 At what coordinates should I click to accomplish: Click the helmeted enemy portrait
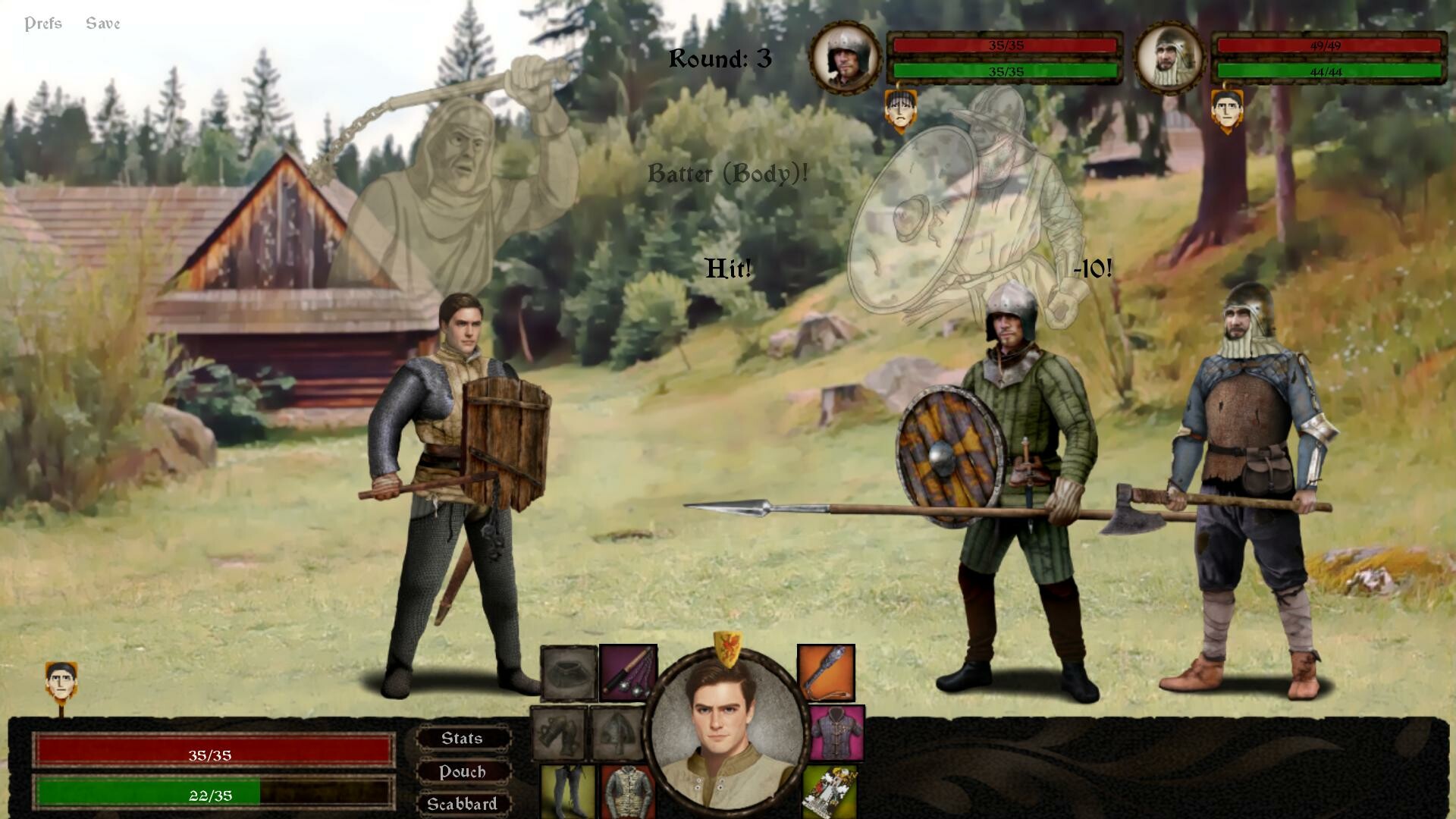click(847, 56)
